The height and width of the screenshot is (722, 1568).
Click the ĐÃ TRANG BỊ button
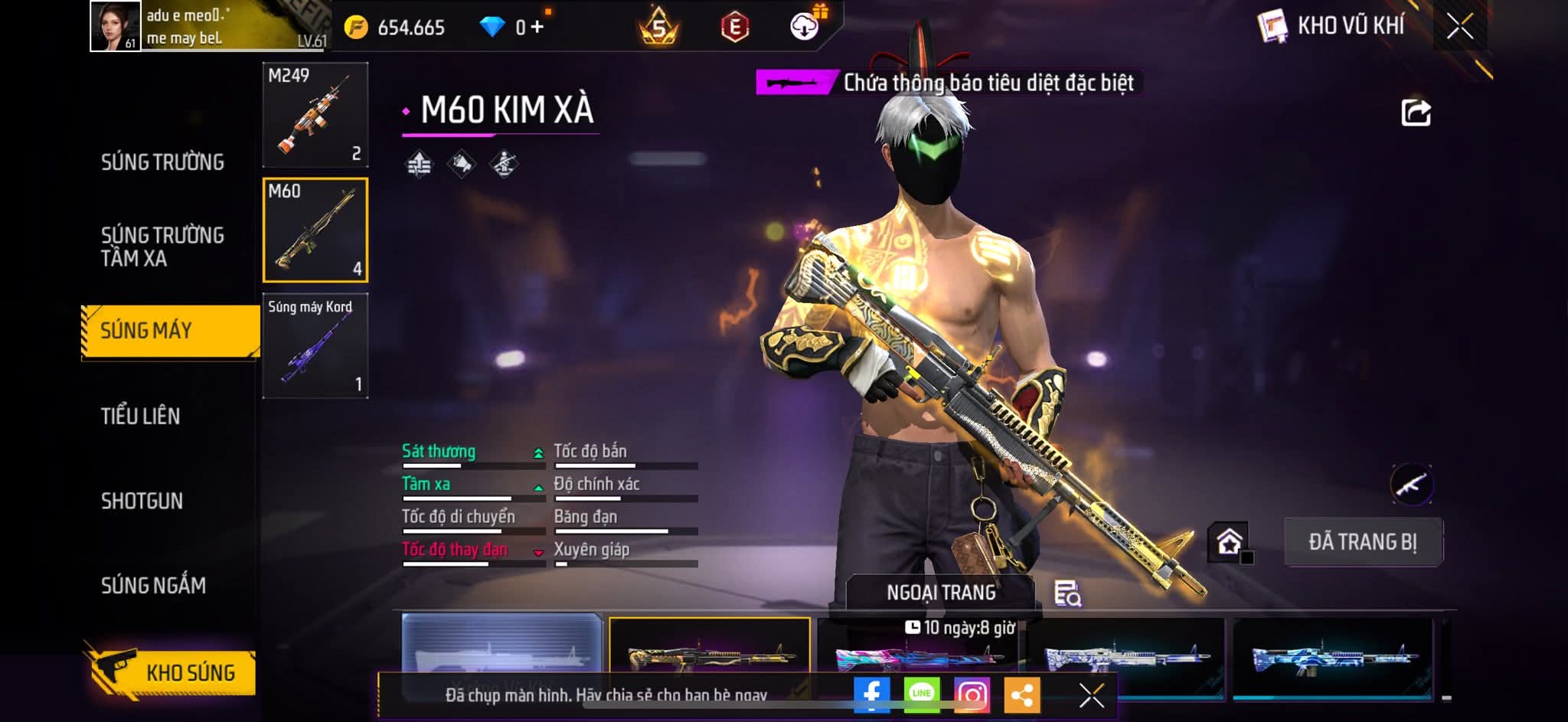point(1363,542)
